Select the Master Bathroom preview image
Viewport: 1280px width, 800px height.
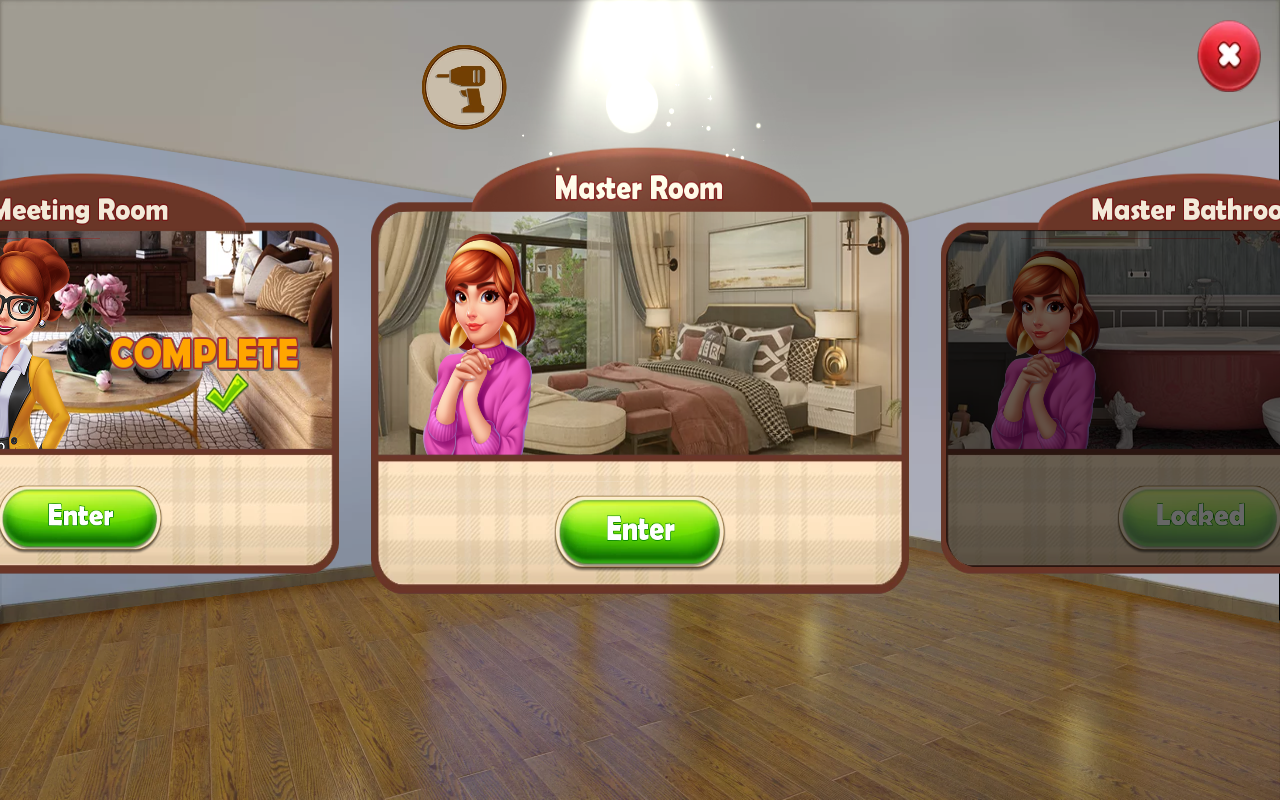[1112, 340]
